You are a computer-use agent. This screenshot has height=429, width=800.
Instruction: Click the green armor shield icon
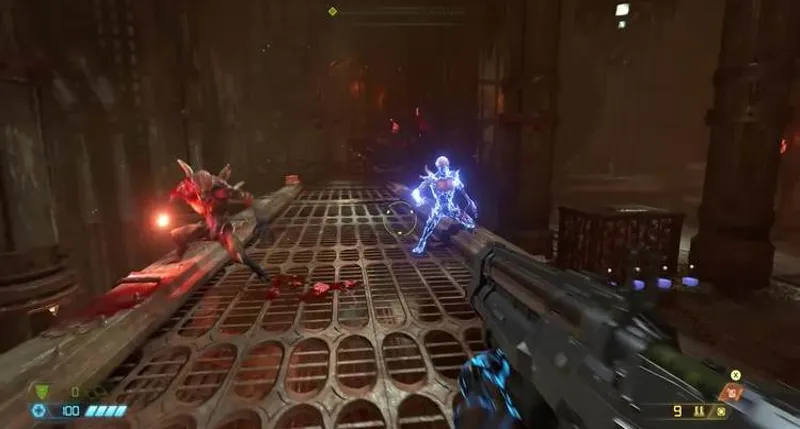41,392
